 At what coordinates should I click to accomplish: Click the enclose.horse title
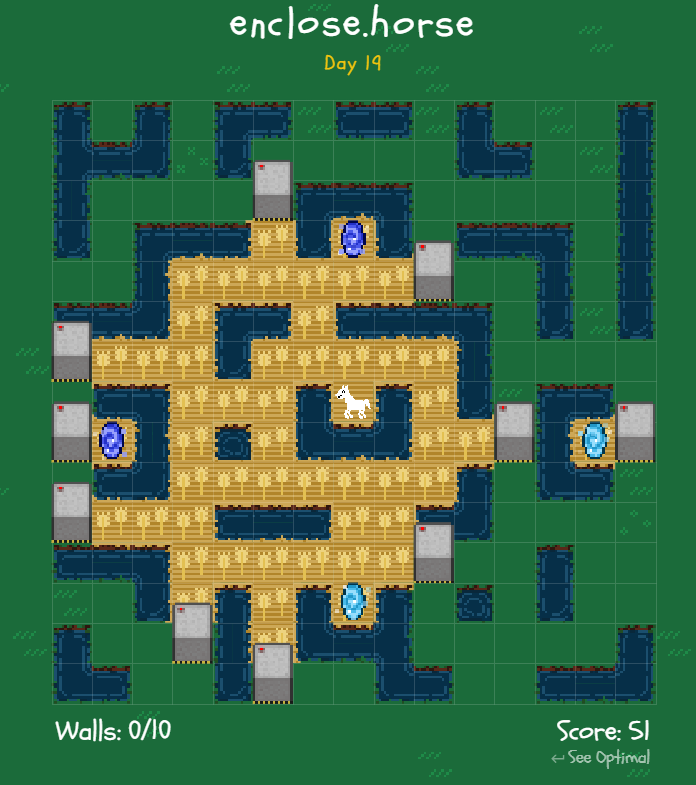tap(351, 23)
